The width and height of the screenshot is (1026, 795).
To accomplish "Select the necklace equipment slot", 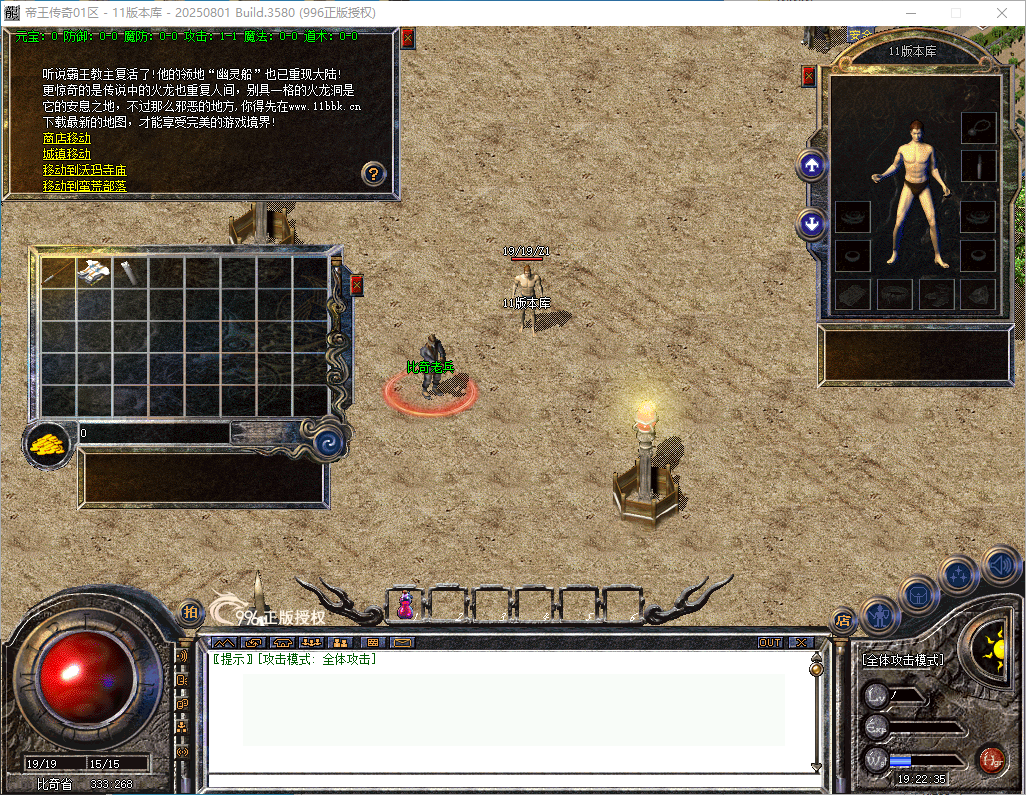I will click(x=978, y=127).
